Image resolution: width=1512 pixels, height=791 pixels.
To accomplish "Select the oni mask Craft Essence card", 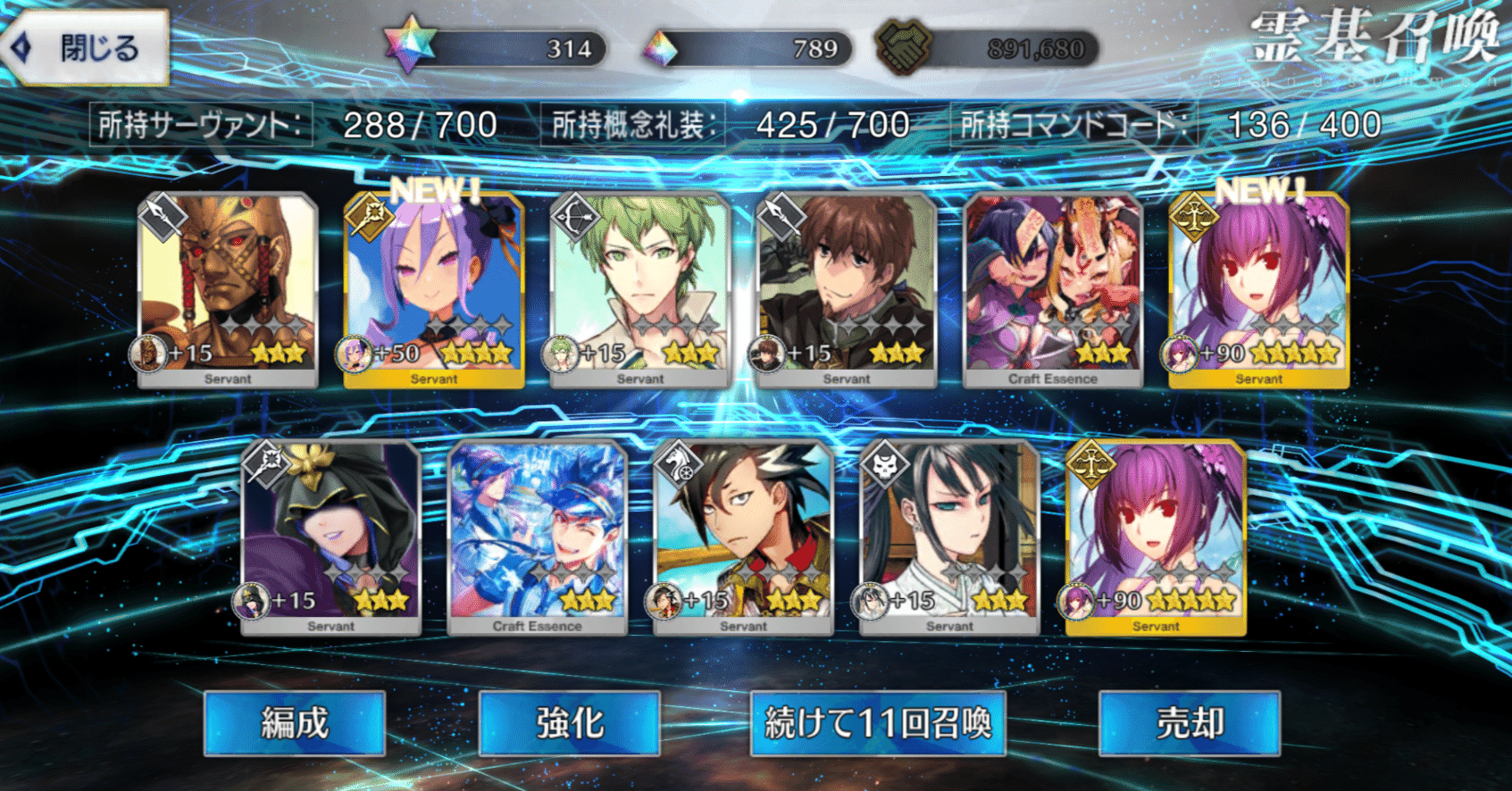I will click(1053, 287).
